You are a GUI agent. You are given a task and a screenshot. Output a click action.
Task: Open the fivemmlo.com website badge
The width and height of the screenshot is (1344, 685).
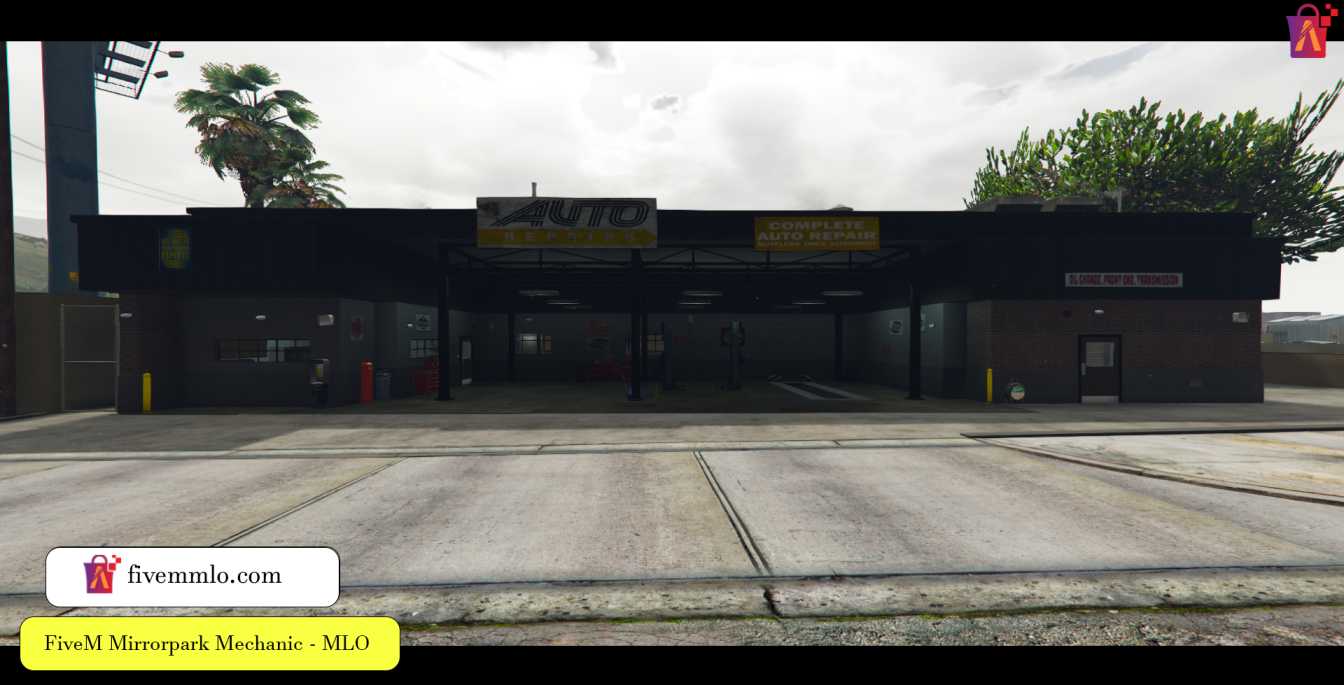click(192, 576)
